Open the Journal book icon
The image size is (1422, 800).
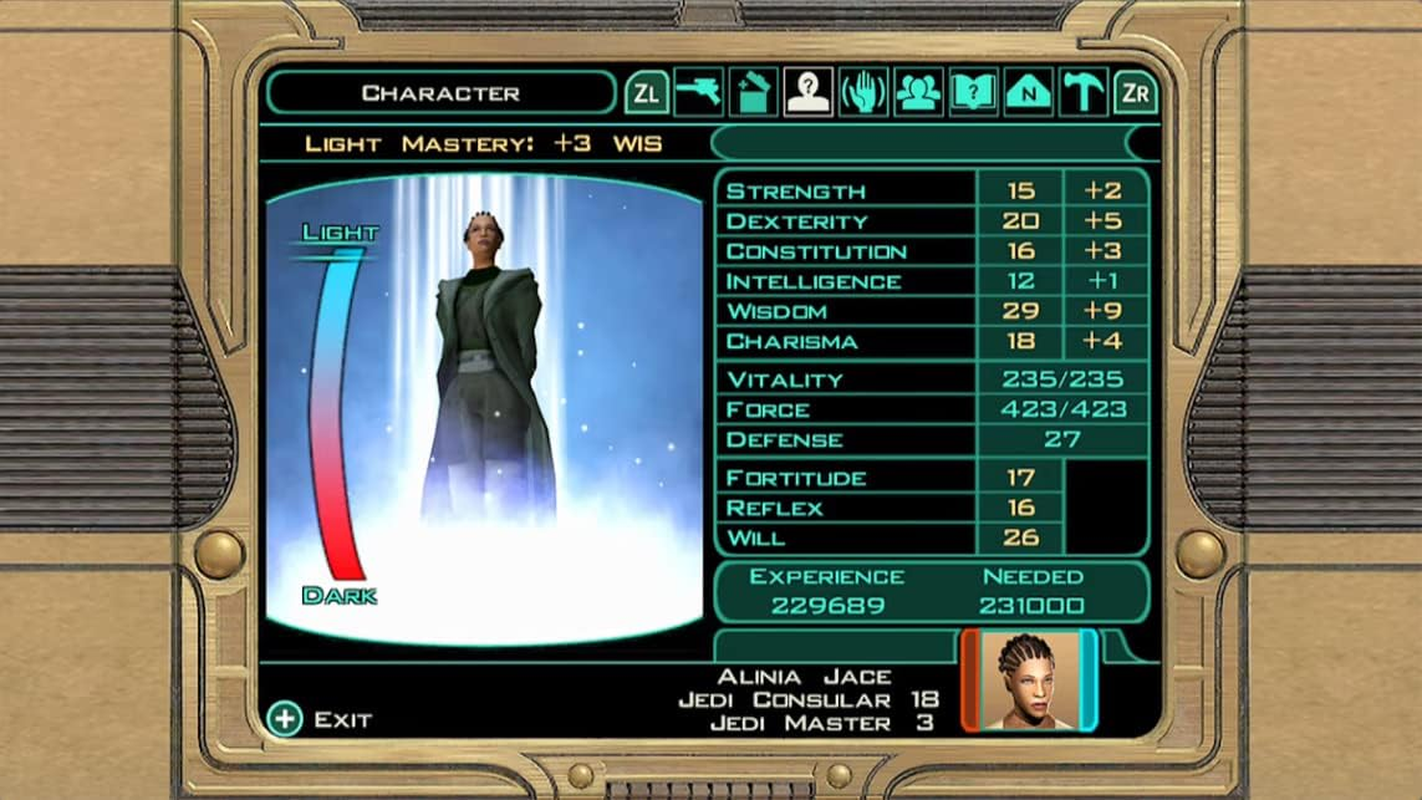(974, 94)
